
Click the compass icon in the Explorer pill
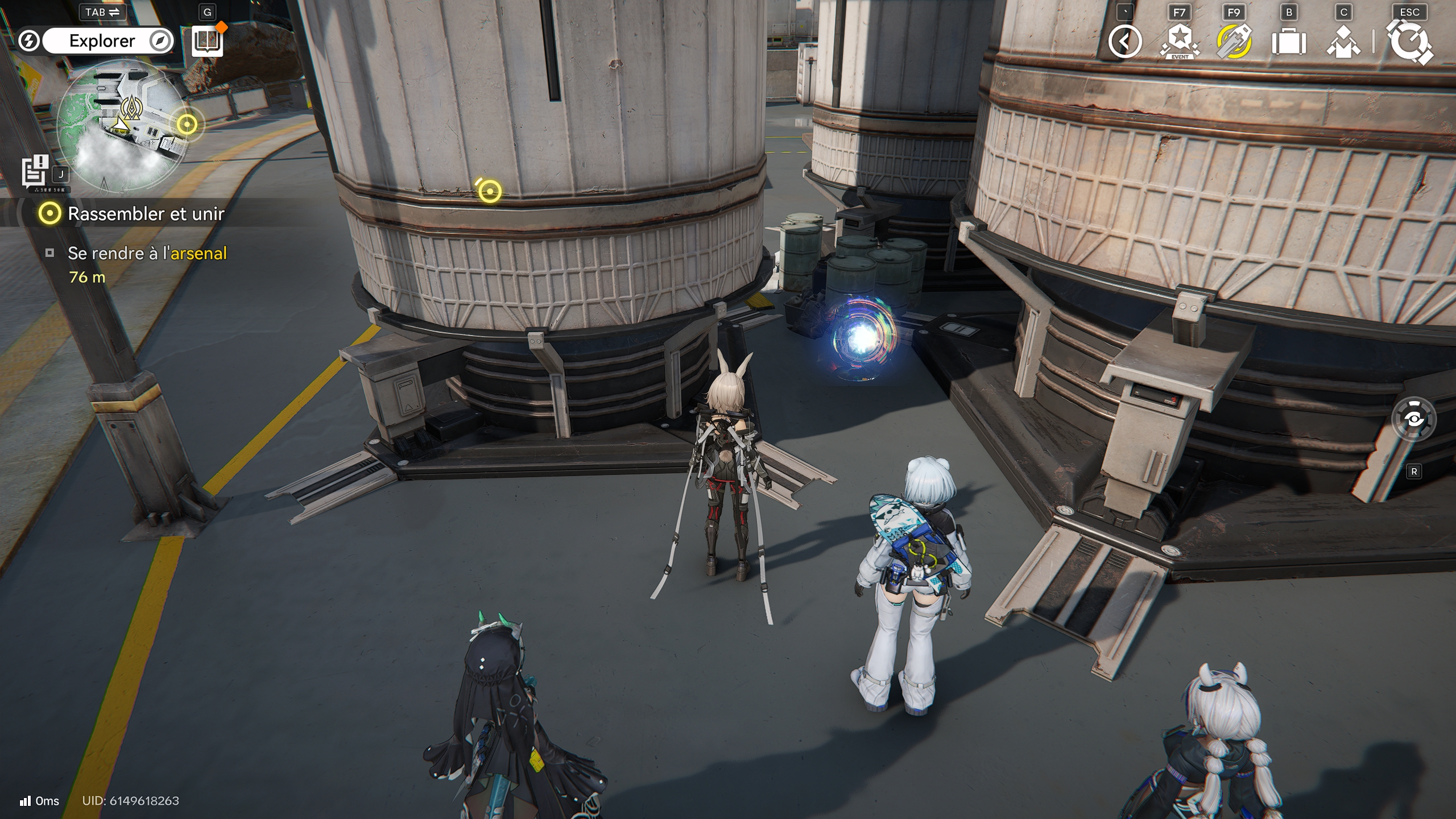[x=162, y=40]
